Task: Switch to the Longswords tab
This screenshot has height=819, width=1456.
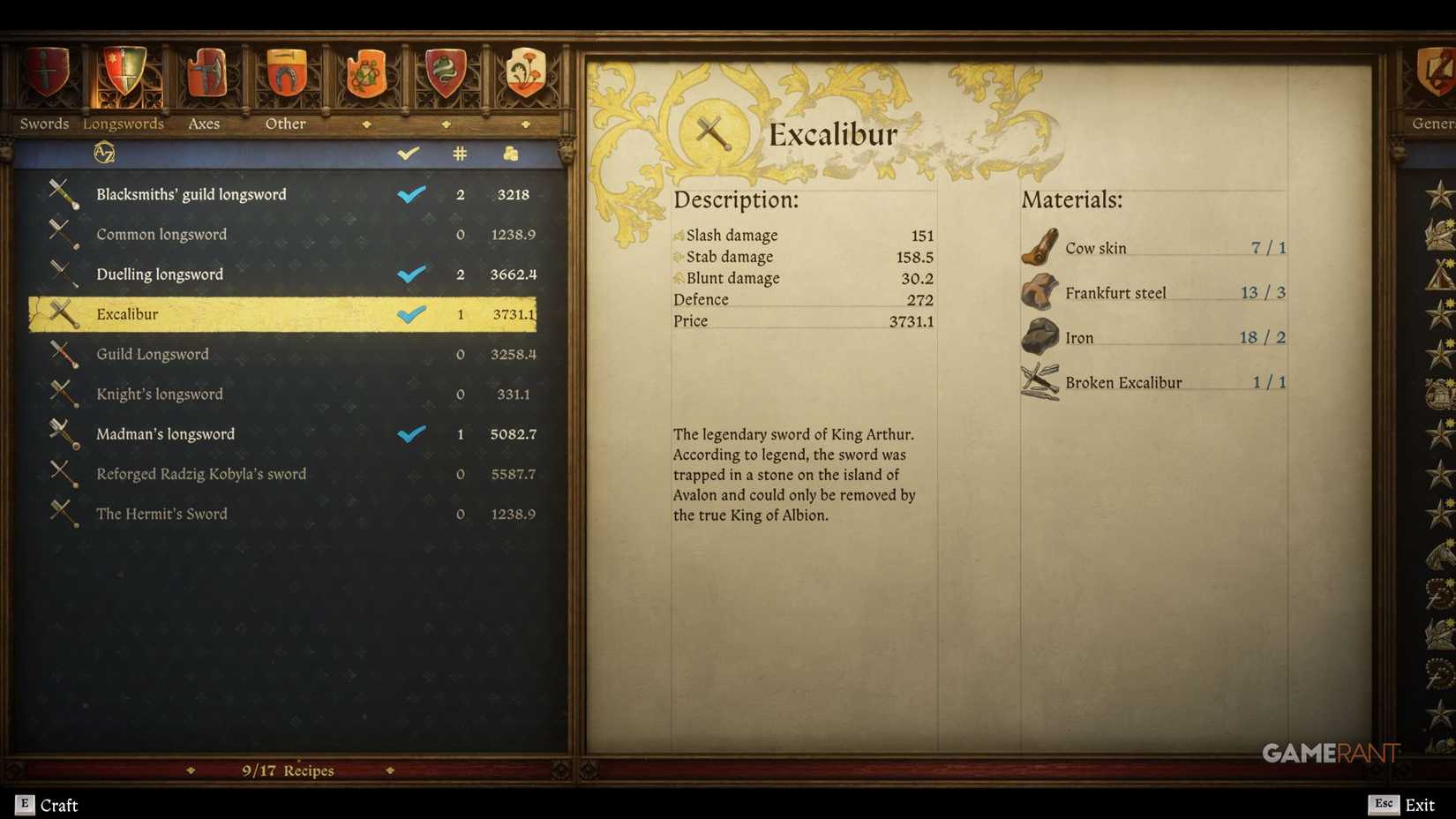Action: click(x=124, y=124)
